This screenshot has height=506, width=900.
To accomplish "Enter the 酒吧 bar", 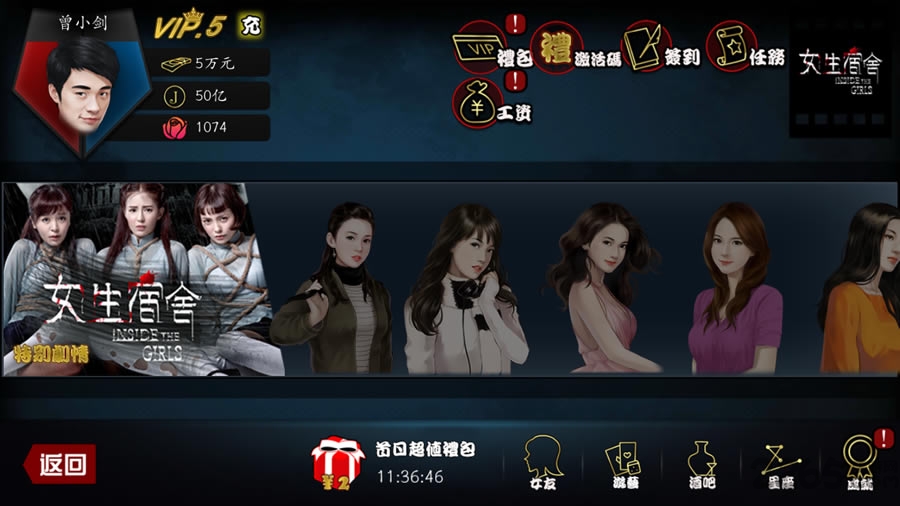I will click(702, 462).
